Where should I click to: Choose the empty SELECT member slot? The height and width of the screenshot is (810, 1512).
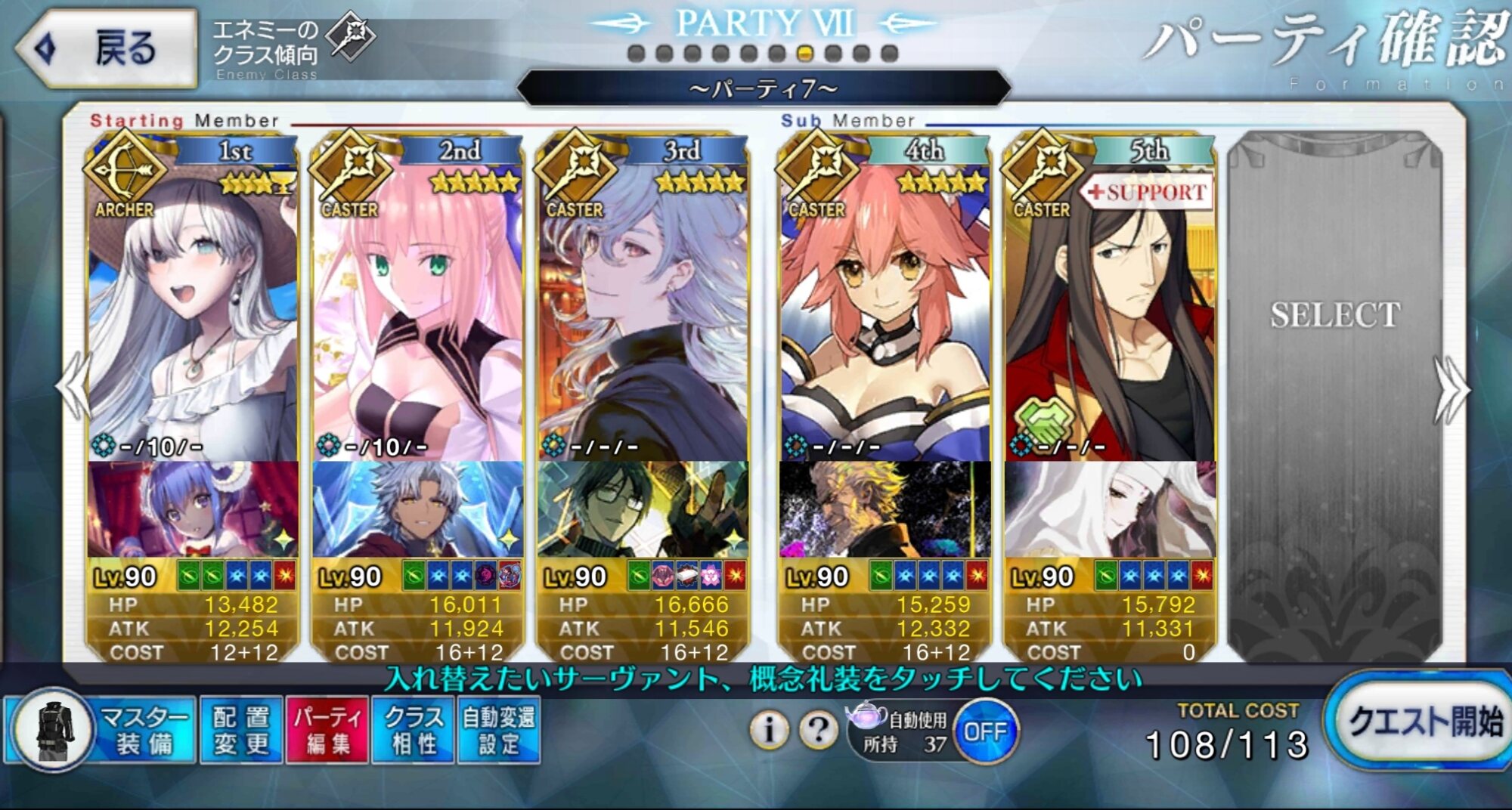[x=1335, y=378]
